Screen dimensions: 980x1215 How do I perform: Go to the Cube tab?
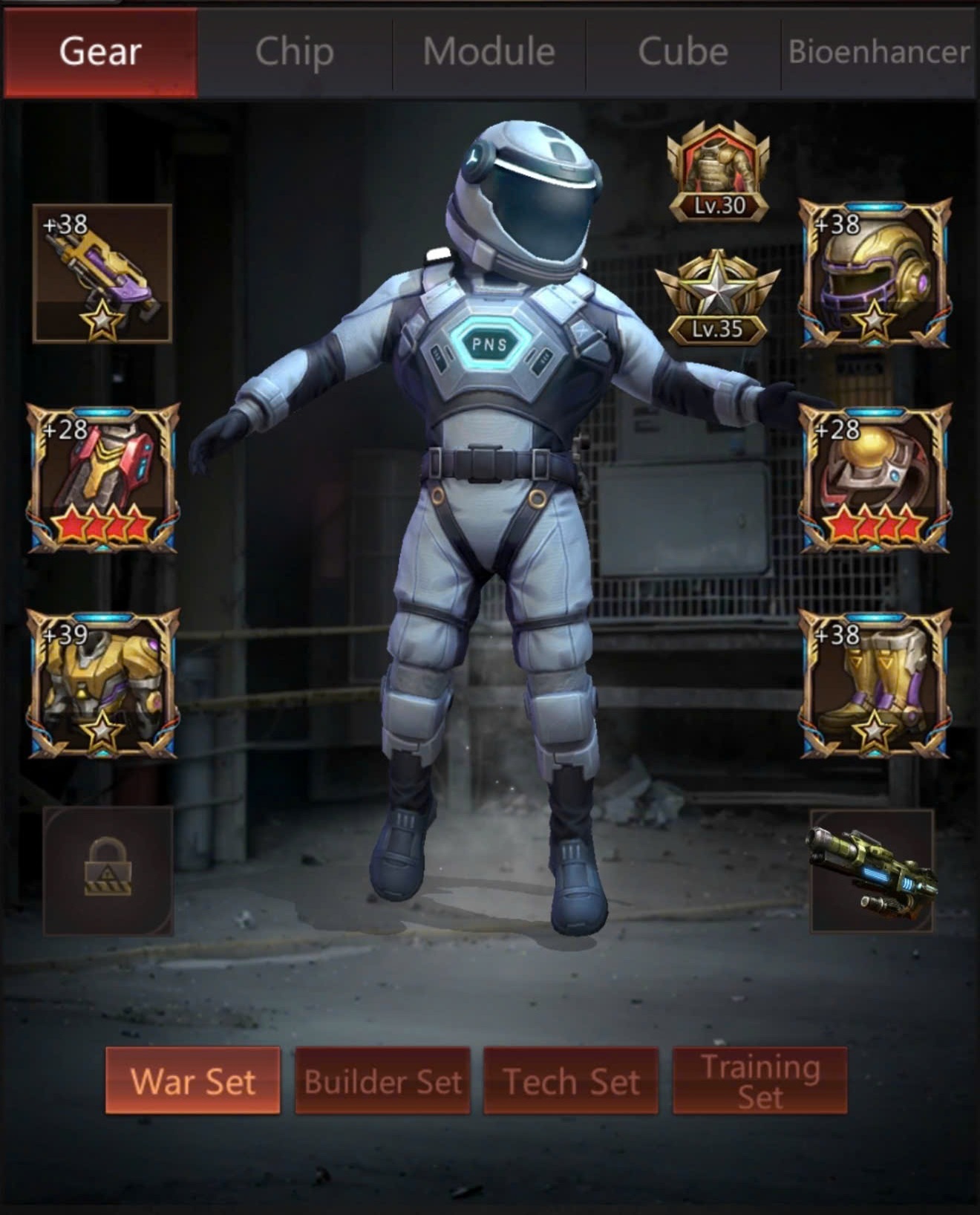pos(683,52)
